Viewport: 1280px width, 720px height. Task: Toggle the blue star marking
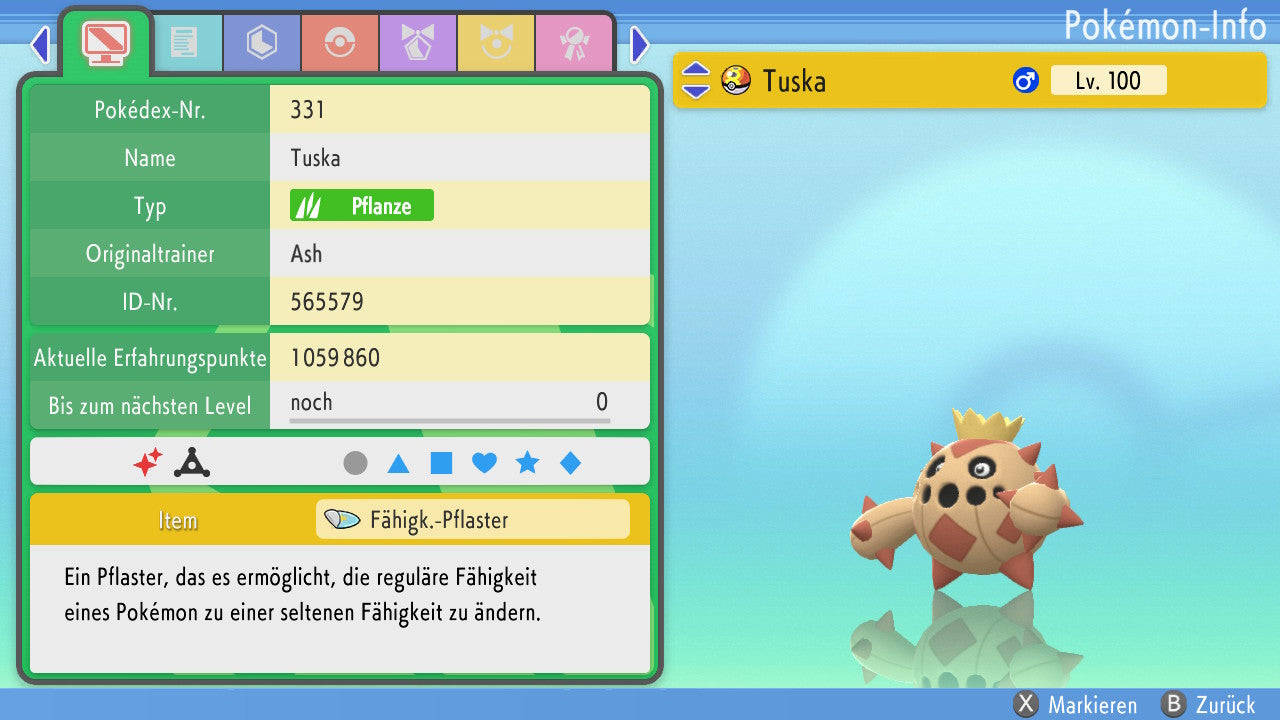pos(527,463)
